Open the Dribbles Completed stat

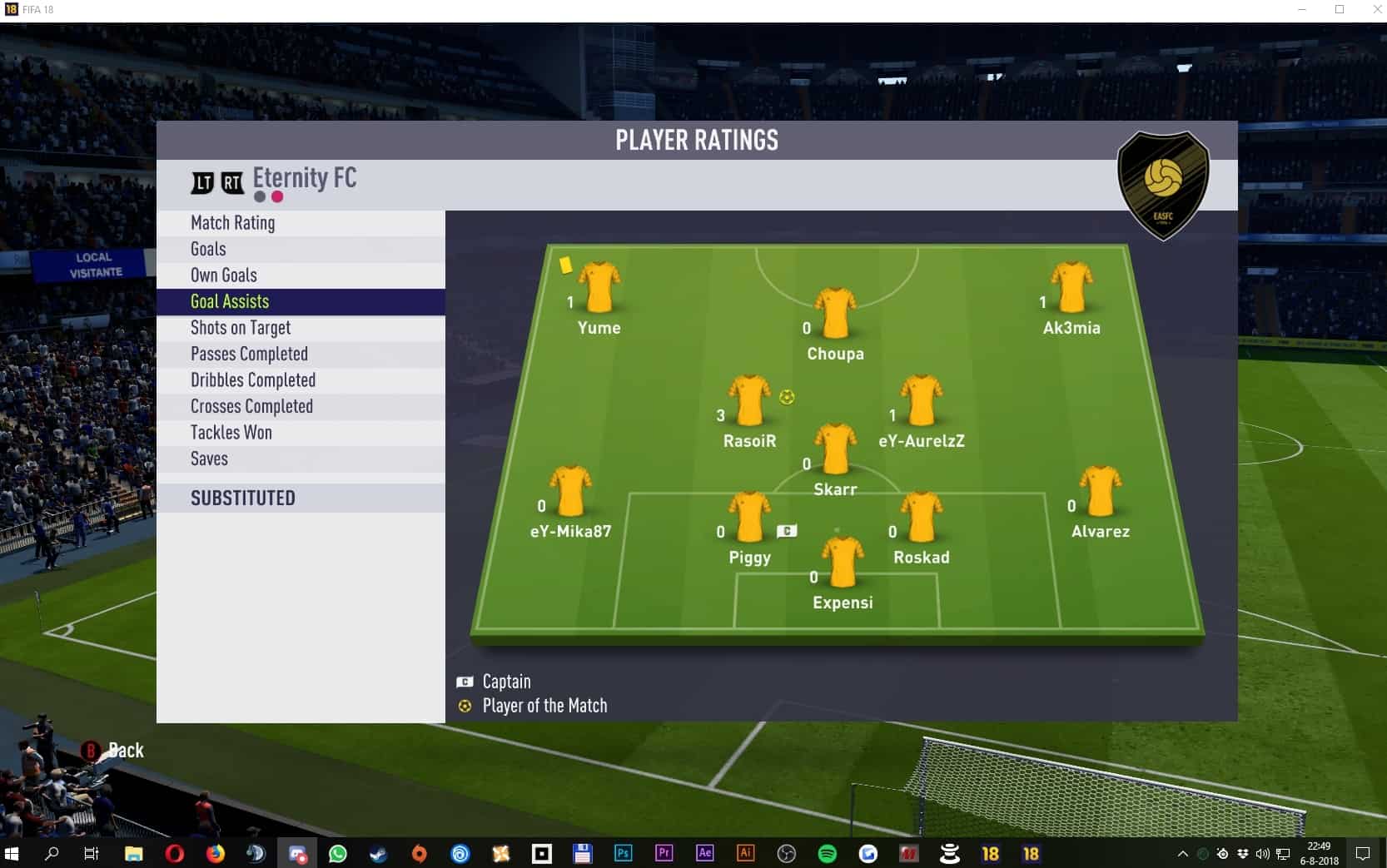[253, 380]
